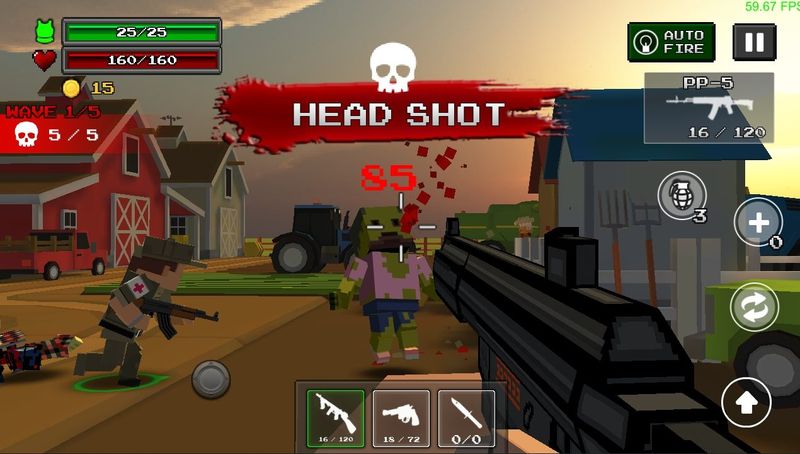Use the medkit plus button
Screen dimensions: 800x454
[x=758, y=221]
